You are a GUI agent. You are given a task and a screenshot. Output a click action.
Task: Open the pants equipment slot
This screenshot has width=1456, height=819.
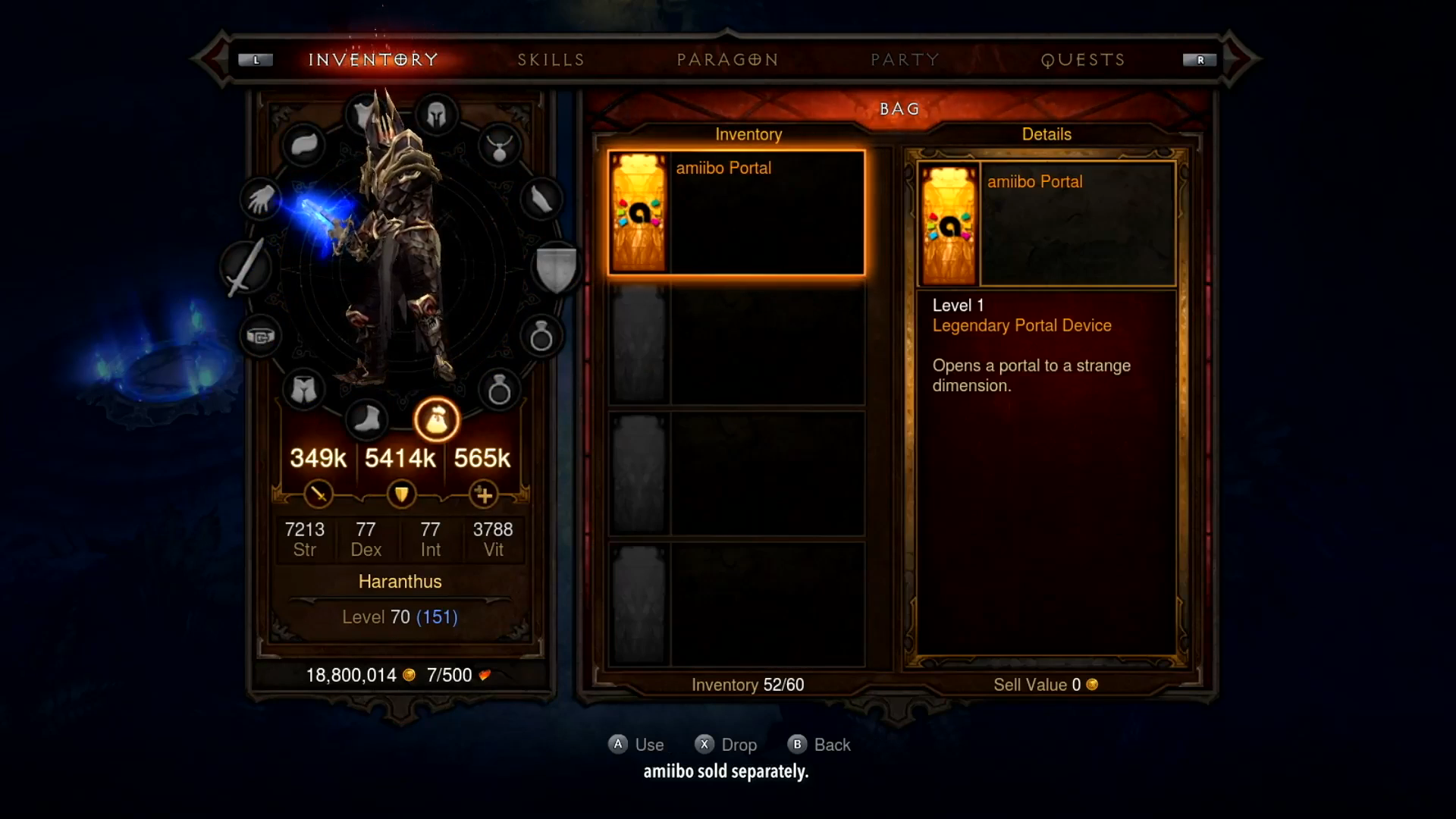[303, 390]
